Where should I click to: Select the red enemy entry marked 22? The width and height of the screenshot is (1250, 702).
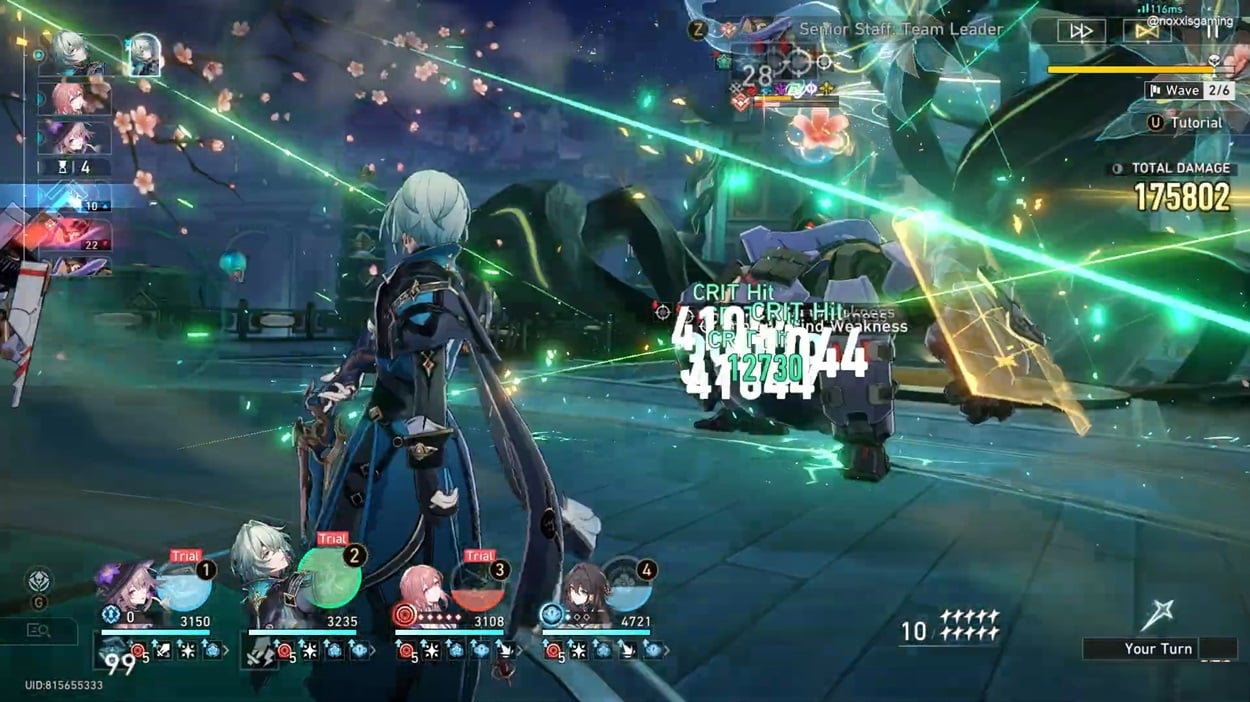[x=75, y=235]
